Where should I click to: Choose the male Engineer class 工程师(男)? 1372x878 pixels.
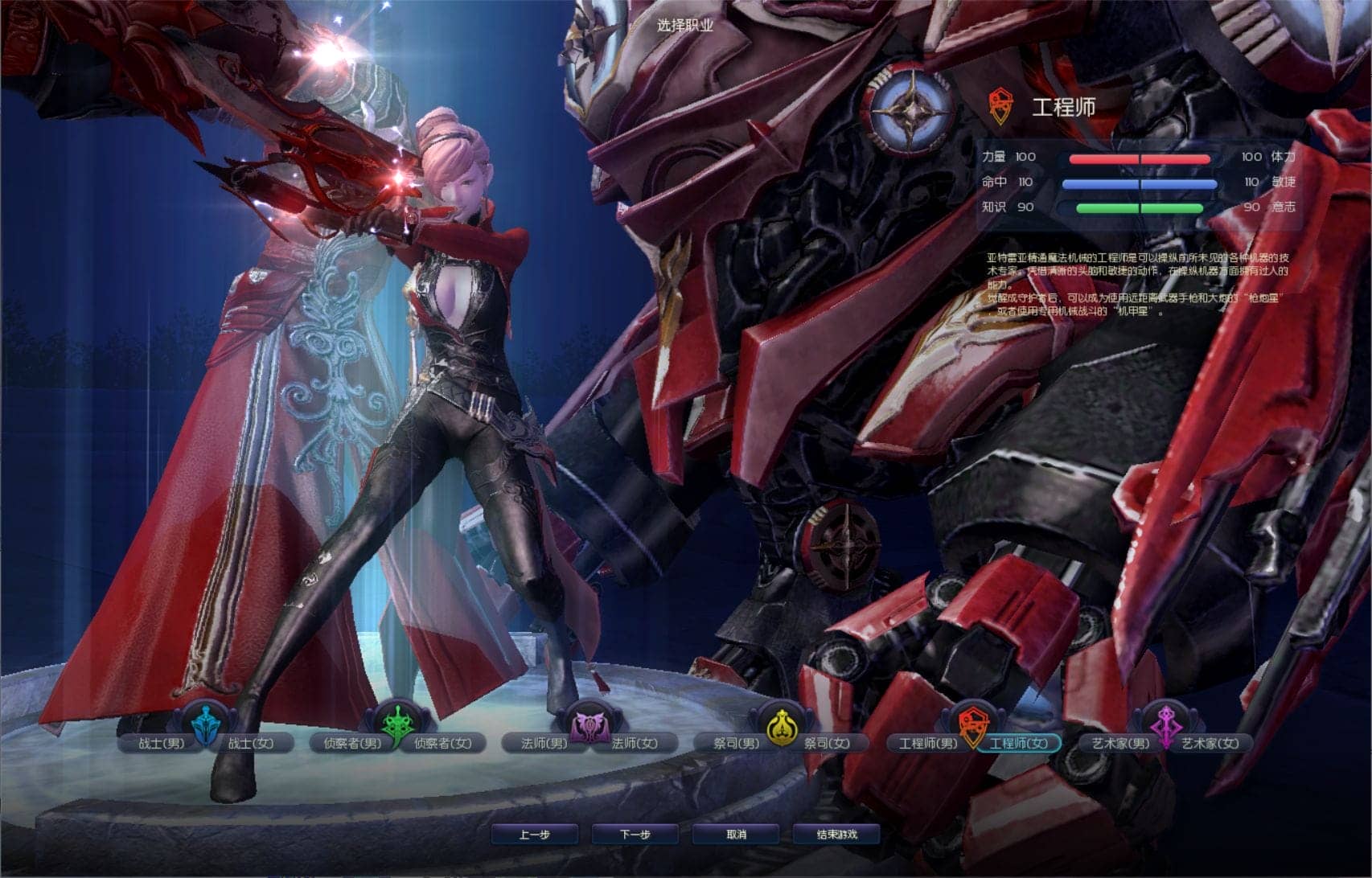(927, 744)
